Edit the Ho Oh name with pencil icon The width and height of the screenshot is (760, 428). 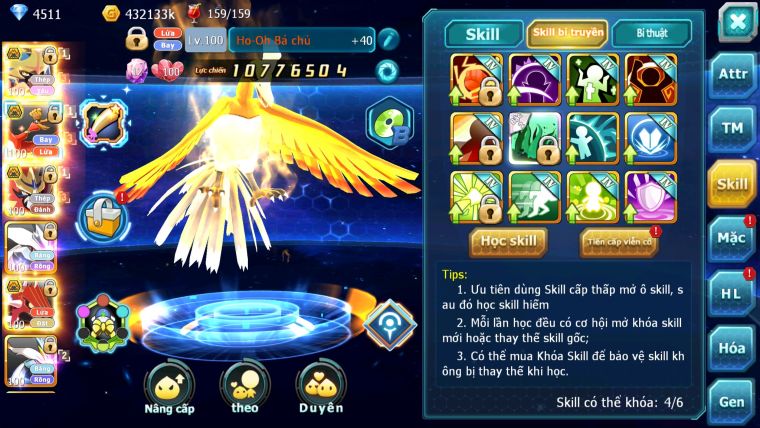389,40
